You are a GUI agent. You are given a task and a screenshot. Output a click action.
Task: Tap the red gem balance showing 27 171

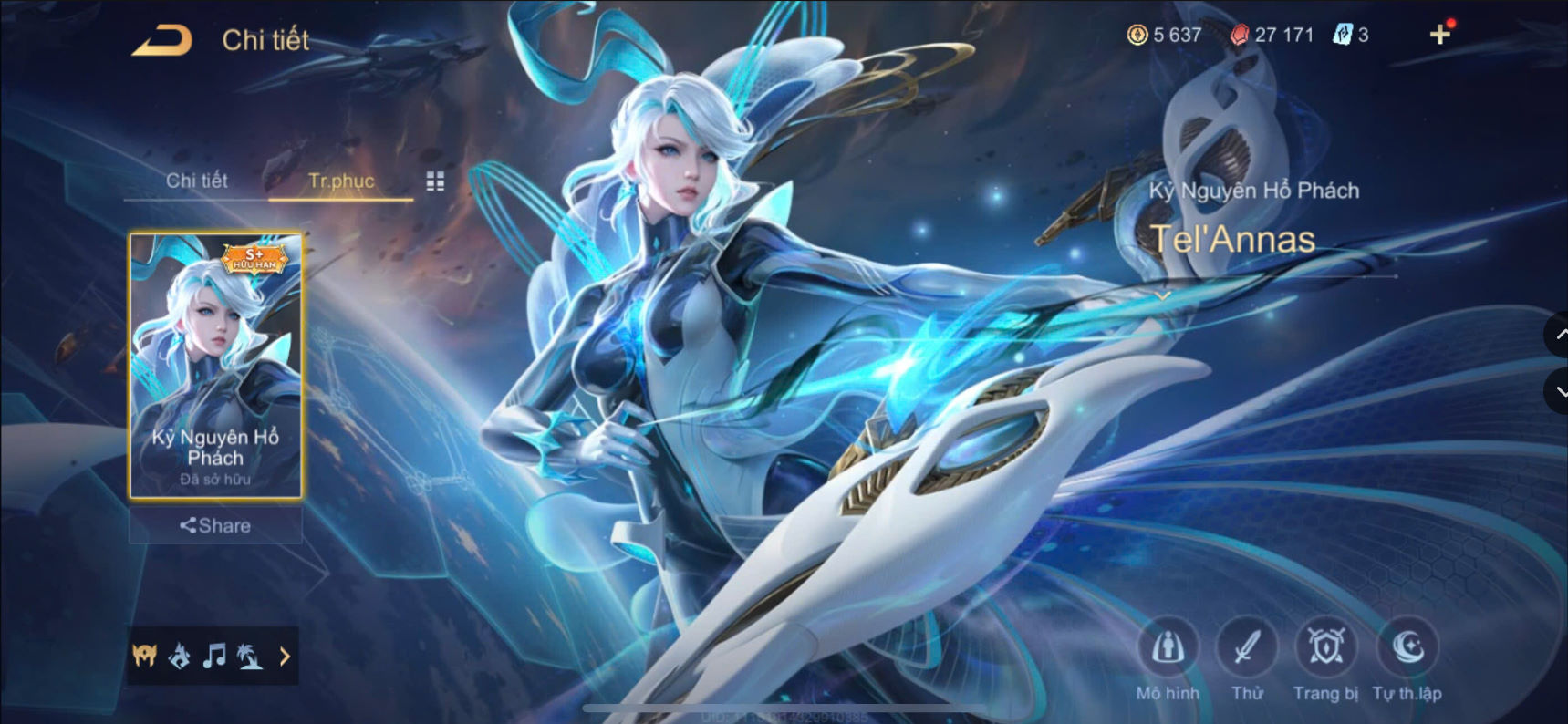click(1272, 35)
